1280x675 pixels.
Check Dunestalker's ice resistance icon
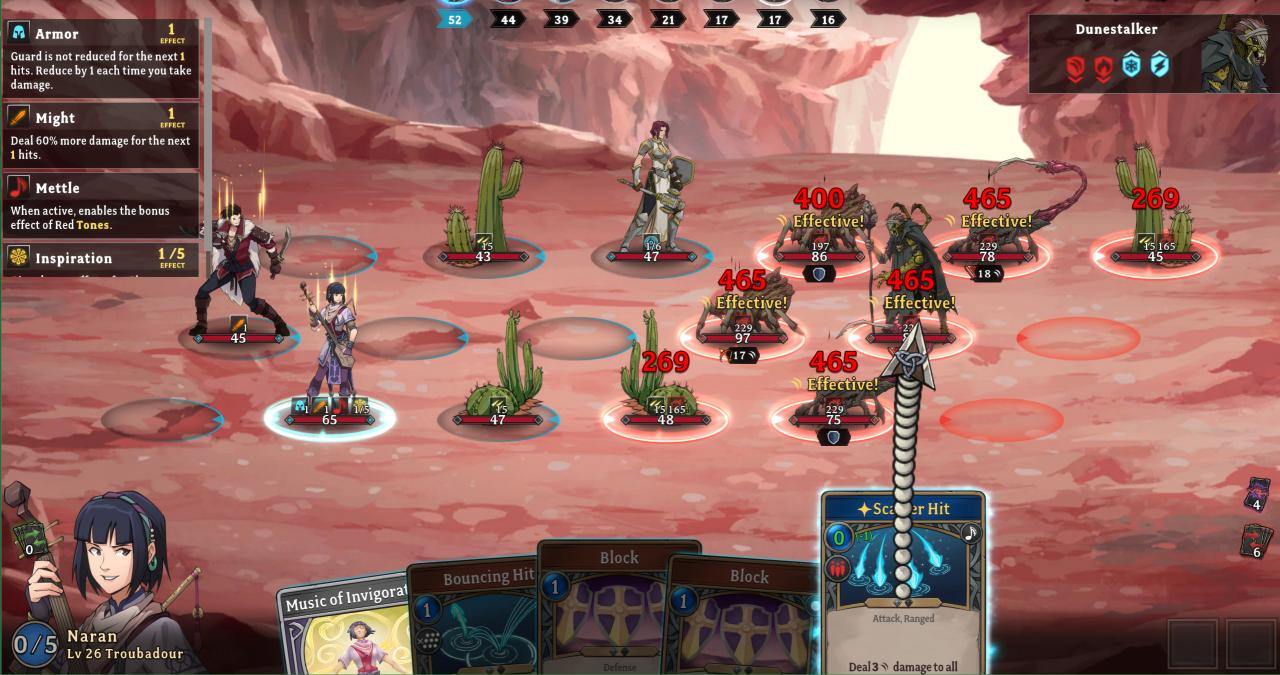pos(1131,66)
